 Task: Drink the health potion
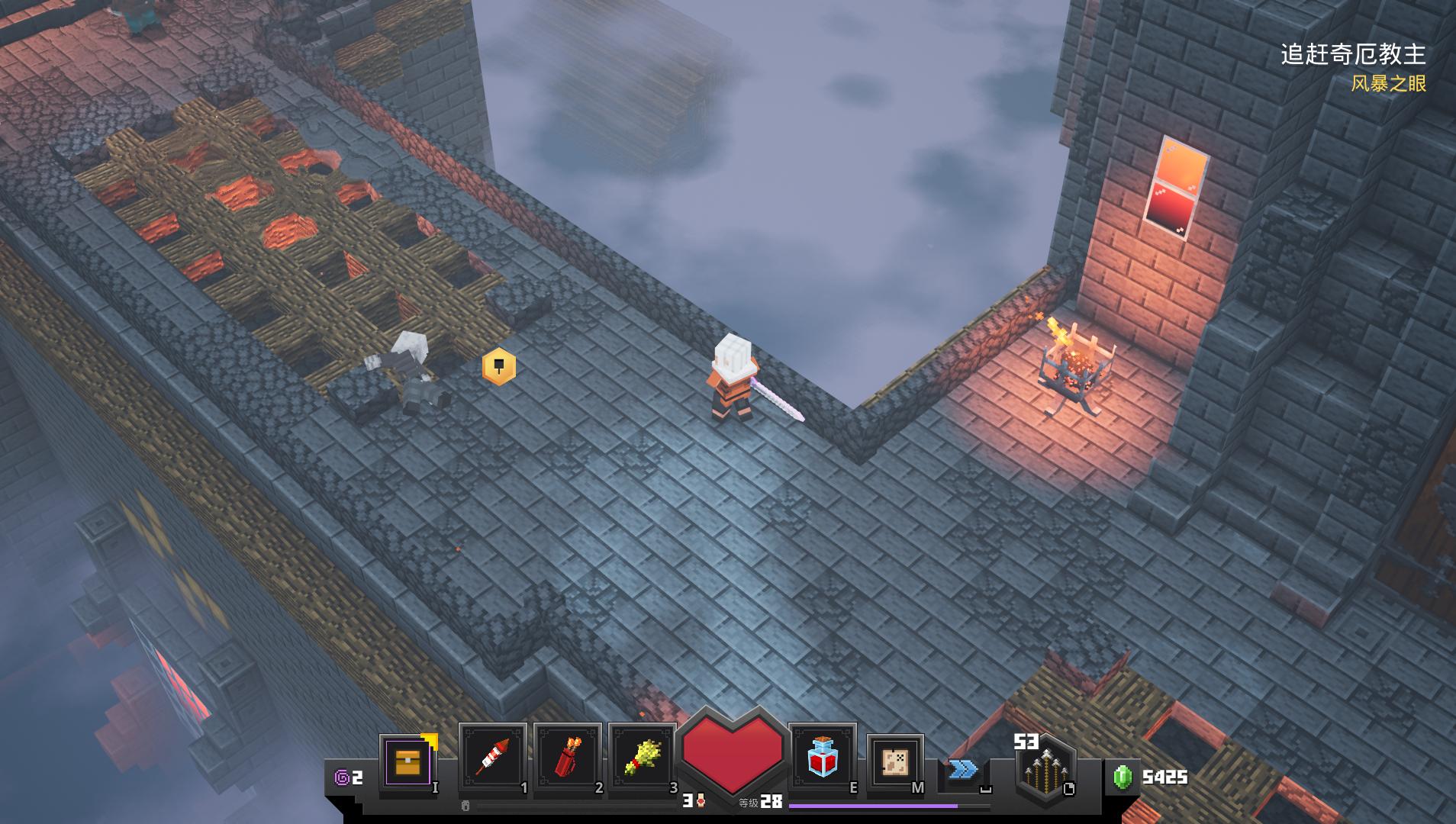coord(822,758)
